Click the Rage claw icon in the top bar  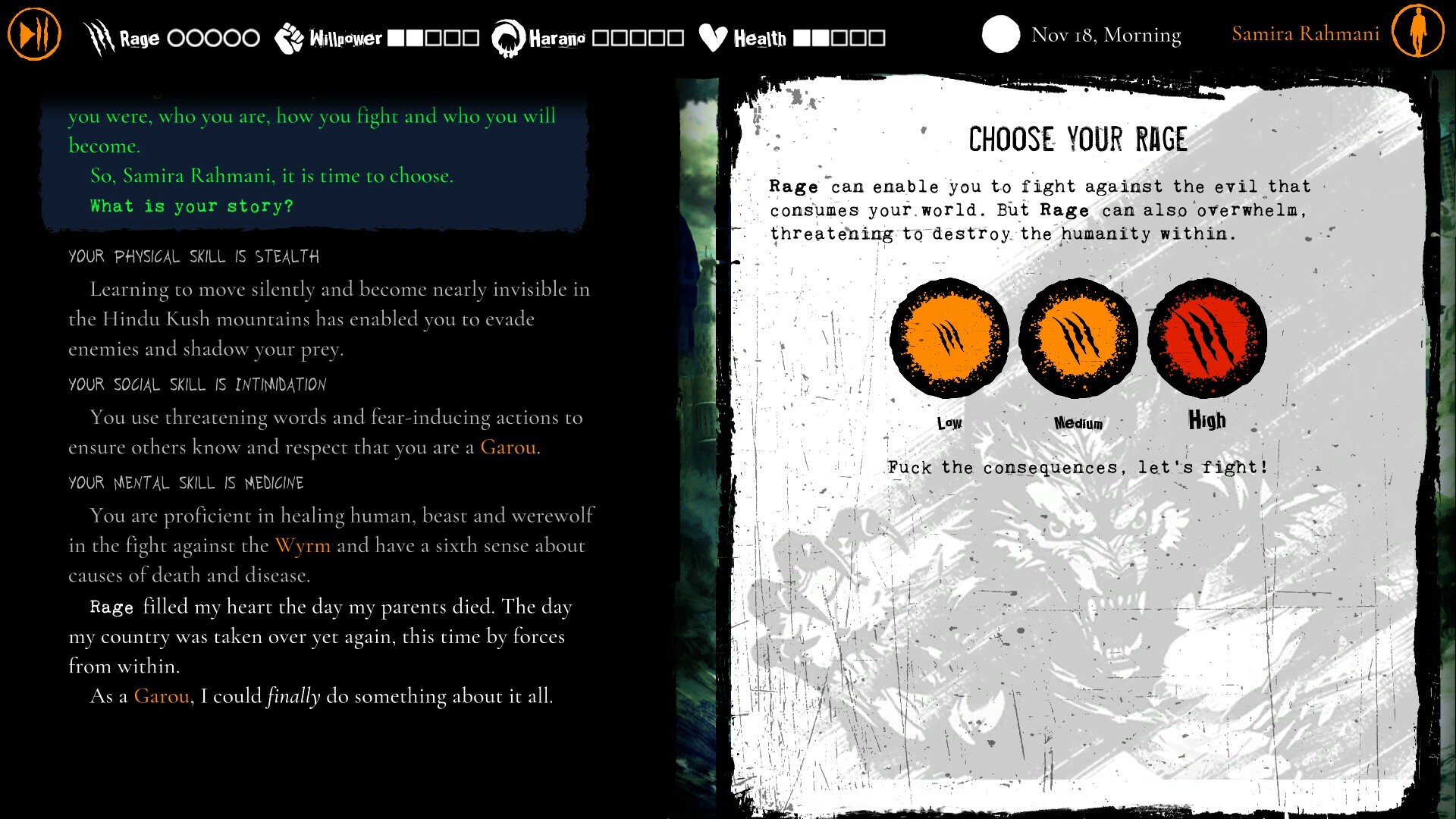(99, 34)
